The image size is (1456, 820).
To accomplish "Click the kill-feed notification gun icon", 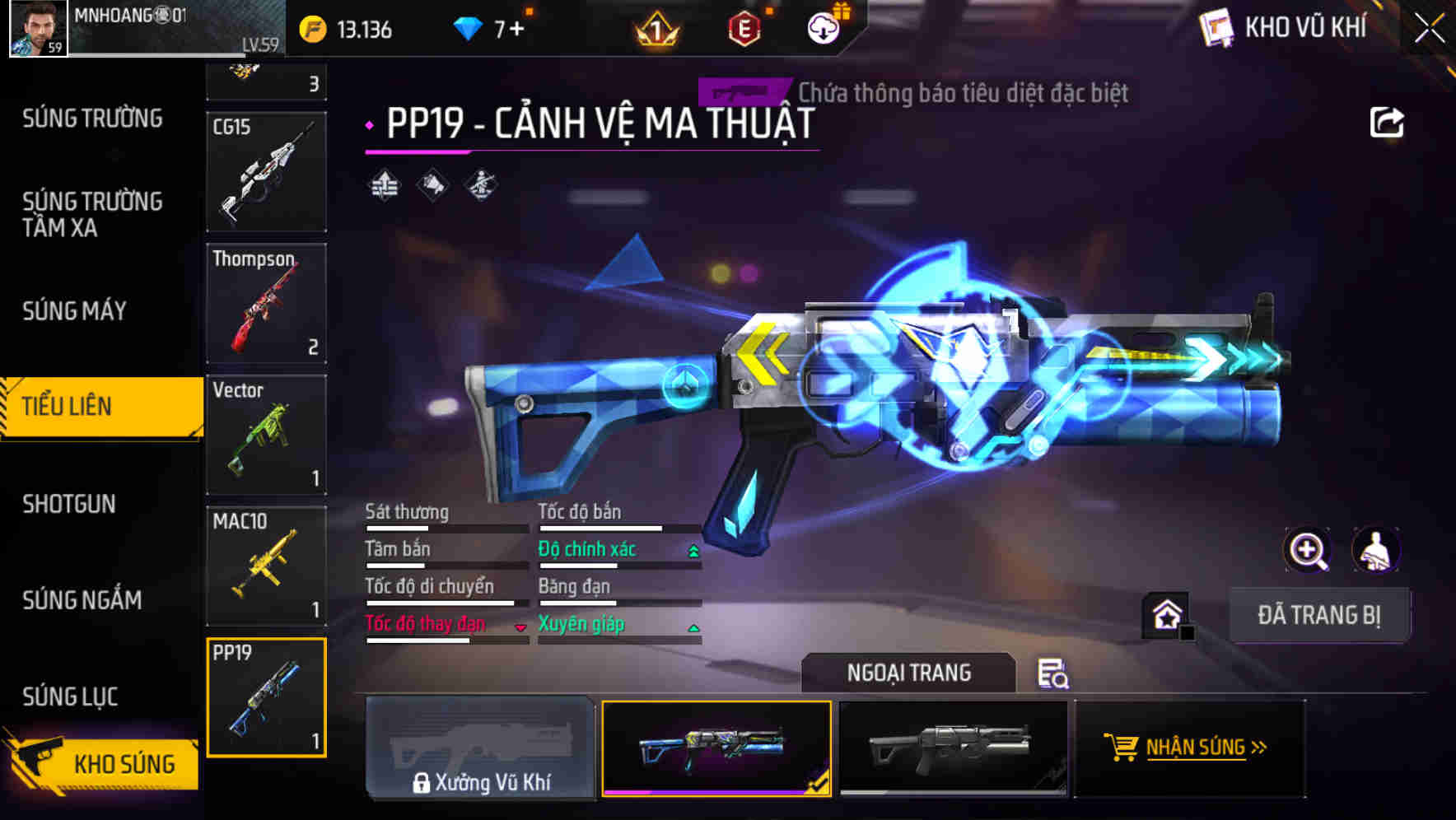I will tap(739, 92).
